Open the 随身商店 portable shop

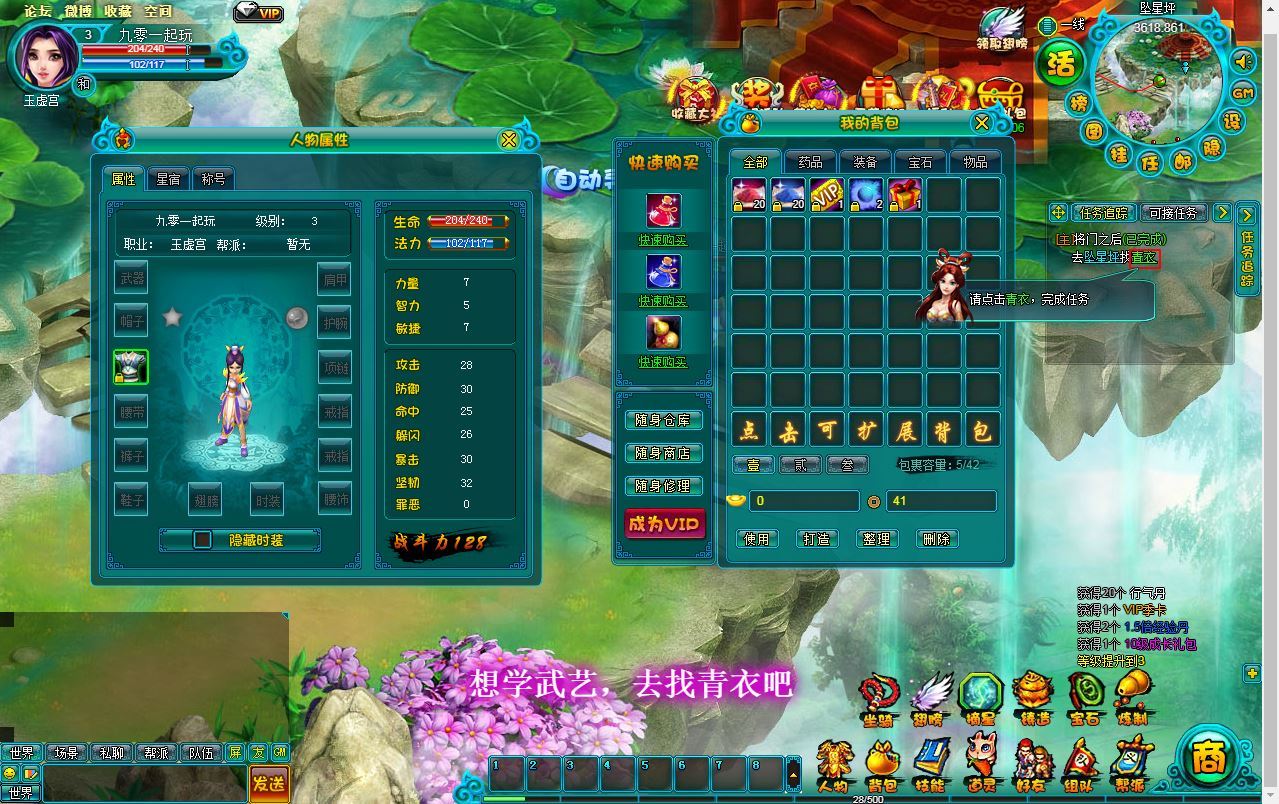663,453
